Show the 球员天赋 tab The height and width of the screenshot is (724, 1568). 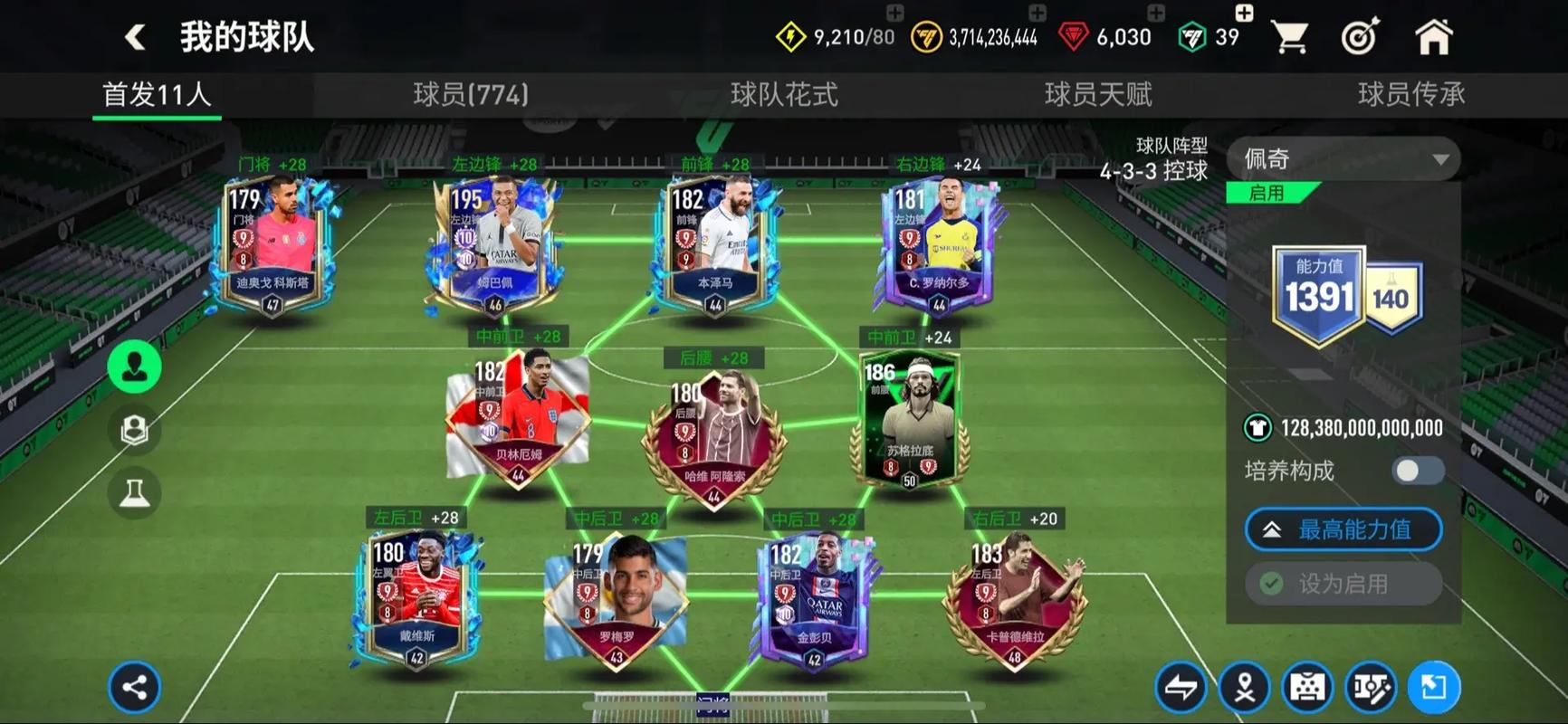click(x=1098, y=94)
